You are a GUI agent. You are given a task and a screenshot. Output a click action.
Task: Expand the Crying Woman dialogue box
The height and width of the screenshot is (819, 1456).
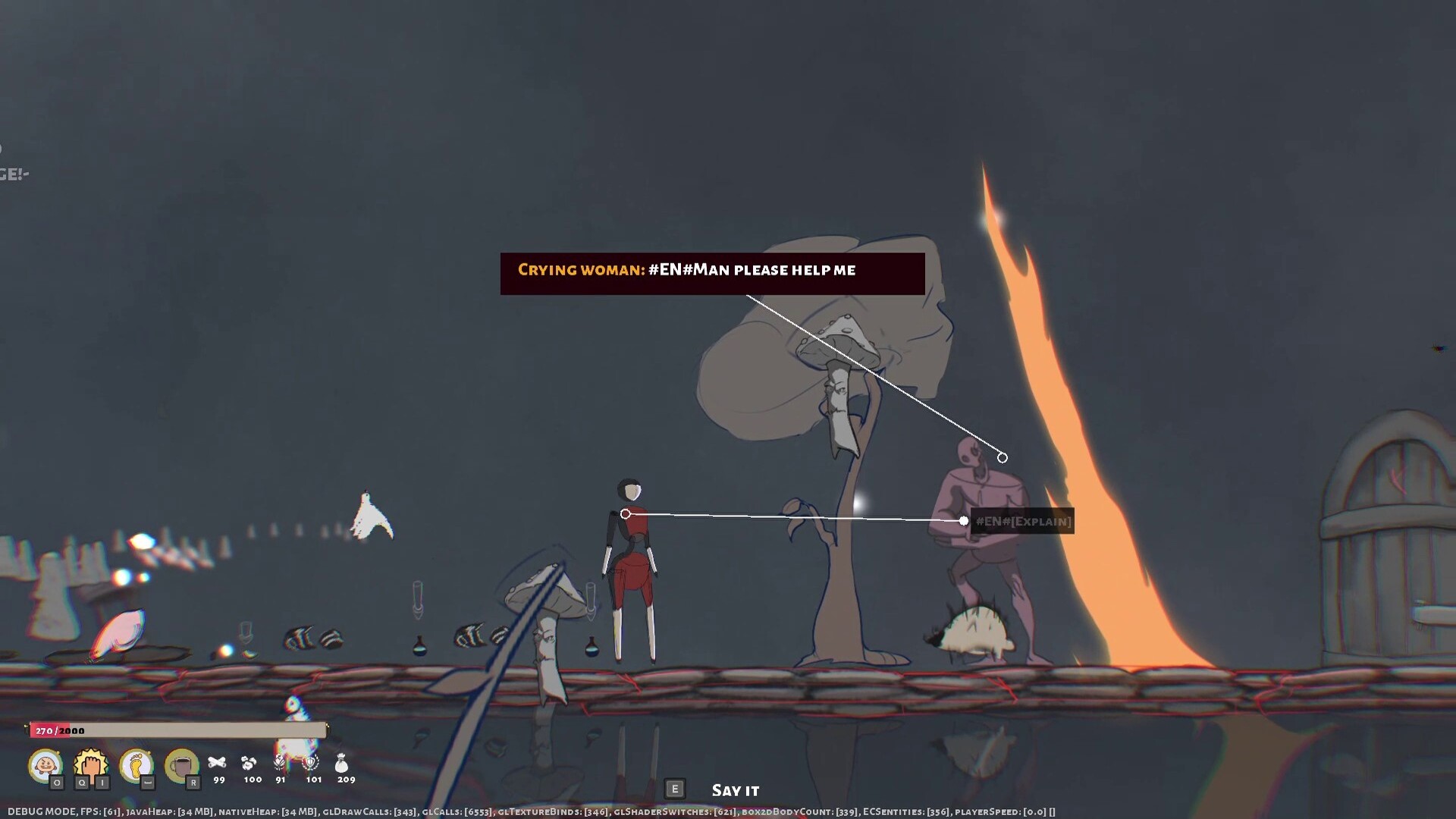click(711, 270)
